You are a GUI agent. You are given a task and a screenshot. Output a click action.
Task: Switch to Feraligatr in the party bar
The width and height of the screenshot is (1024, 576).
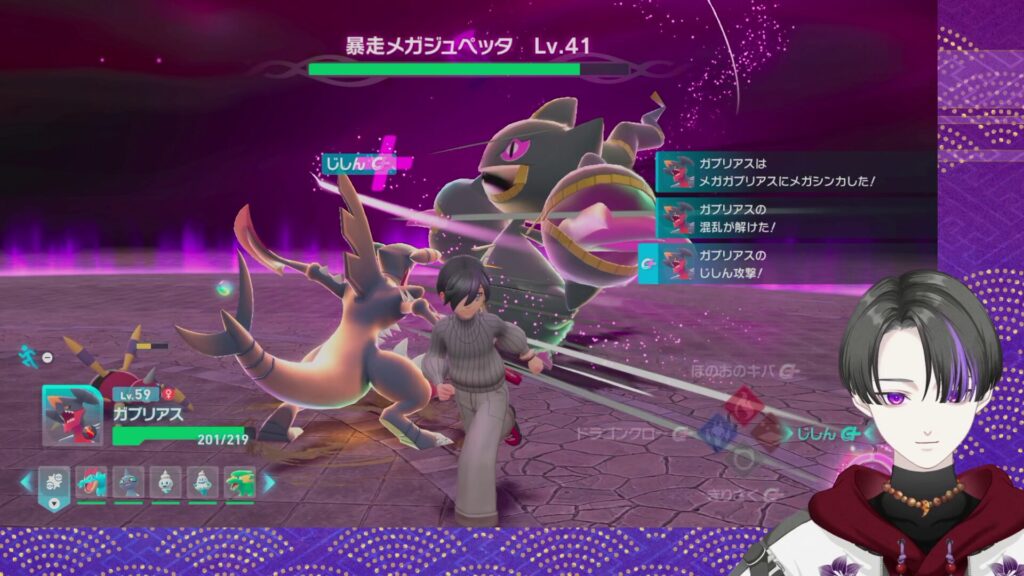coord(91,483)
